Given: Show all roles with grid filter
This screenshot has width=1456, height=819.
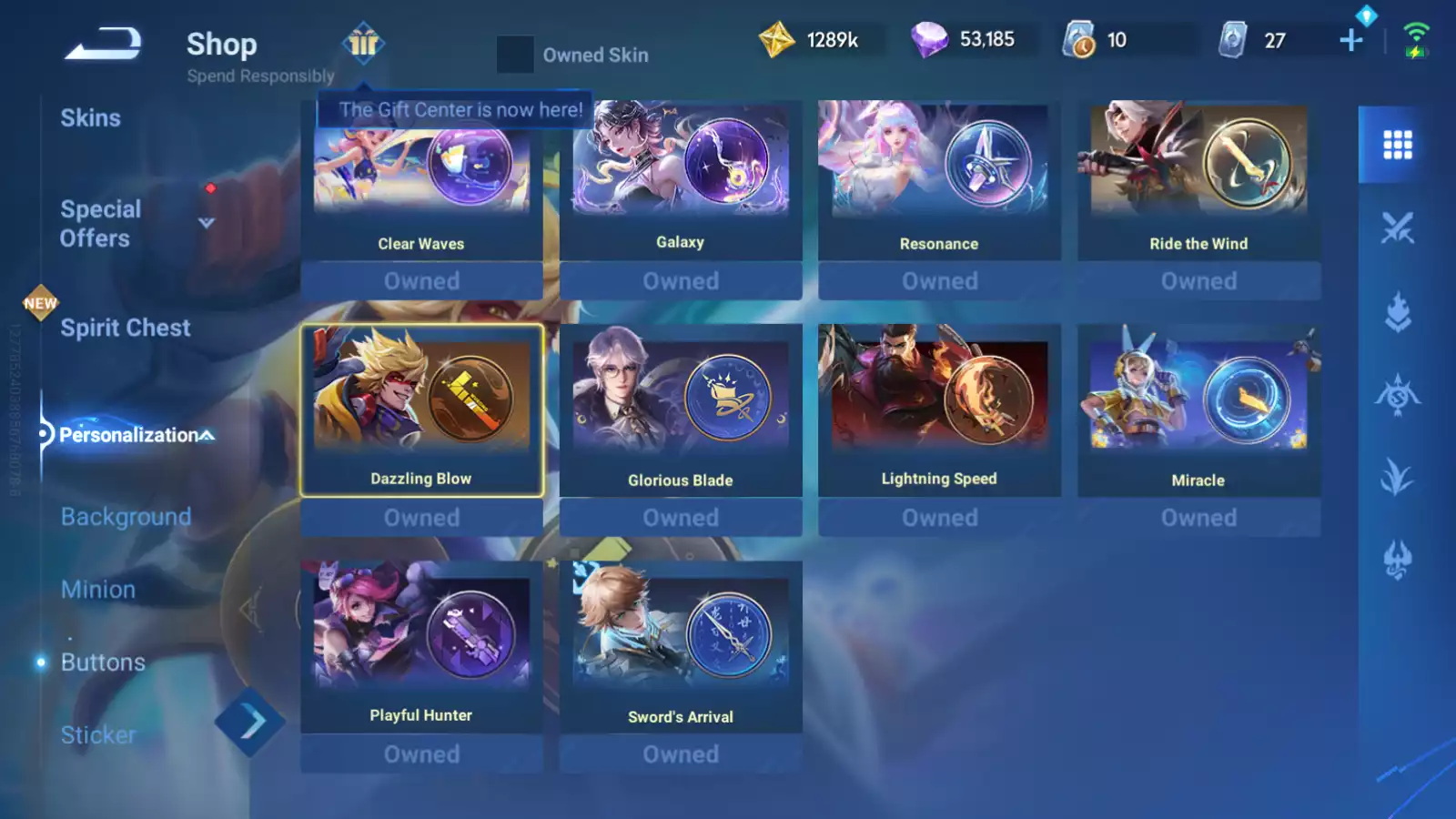Looking at the screenshot, I should tap(1397, 145).
